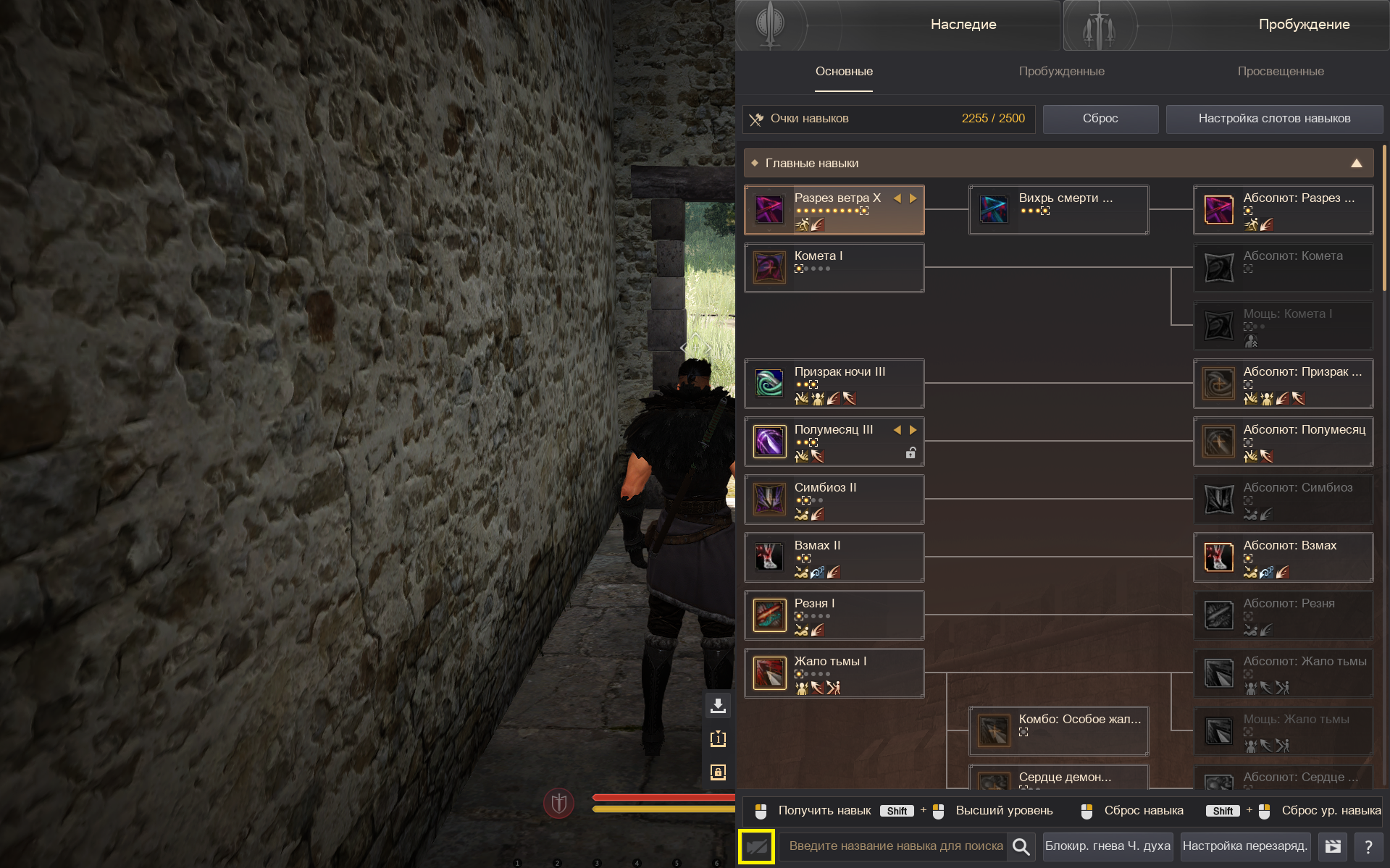Screen dimensions: 1390x868
Task: Select the Пробужденные sub-tab
Action: (x=1061, y=72)
